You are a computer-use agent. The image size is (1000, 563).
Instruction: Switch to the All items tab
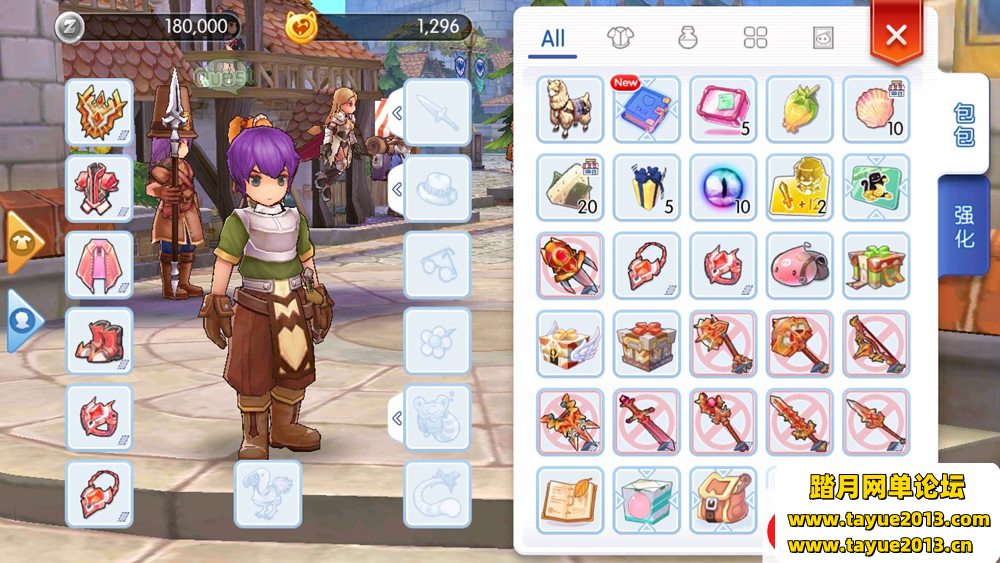point(553,39)
